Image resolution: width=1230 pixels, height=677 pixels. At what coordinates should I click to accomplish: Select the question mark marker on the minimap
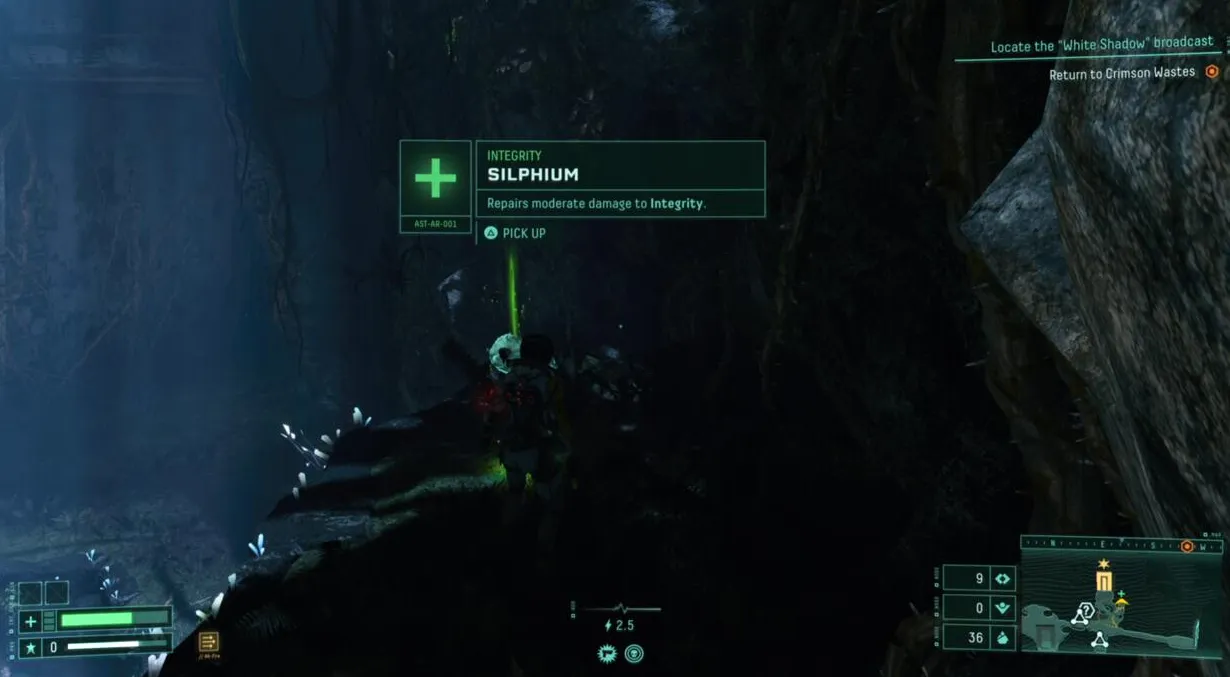click(x=1087, y=610)
